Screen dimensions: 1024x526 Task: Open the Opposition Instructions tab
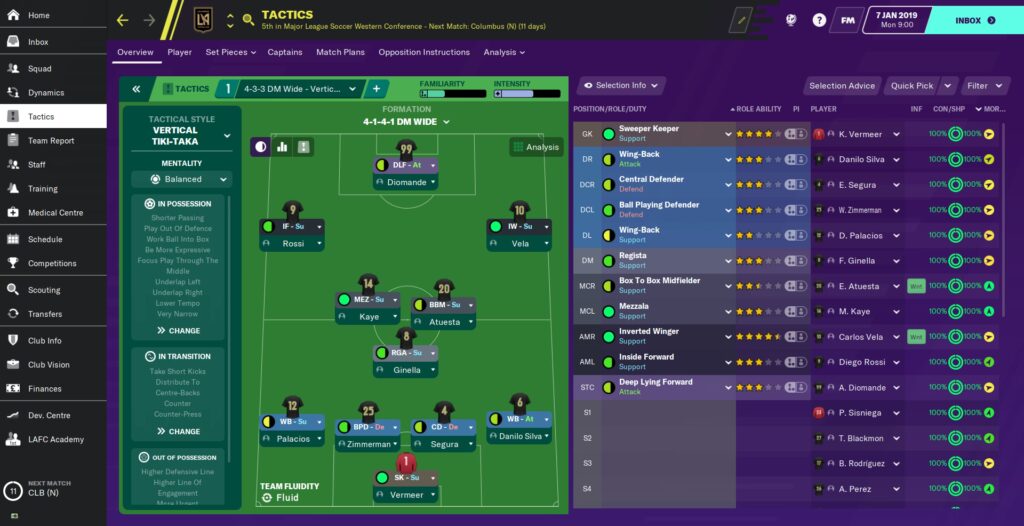[x=425, y=52]
